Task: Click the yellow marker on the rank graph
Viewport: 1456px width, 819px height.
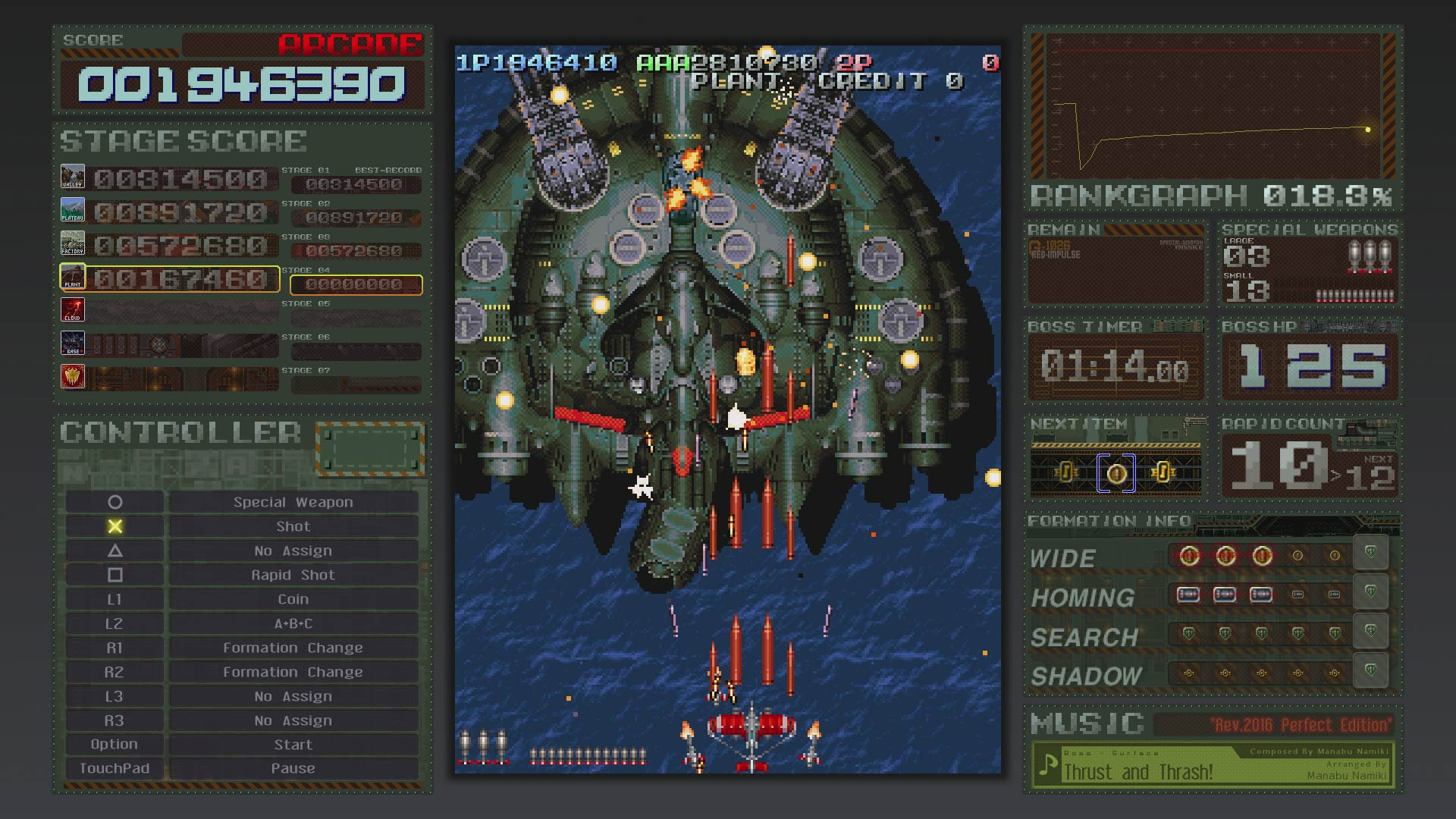Action: click(1368, 130)
